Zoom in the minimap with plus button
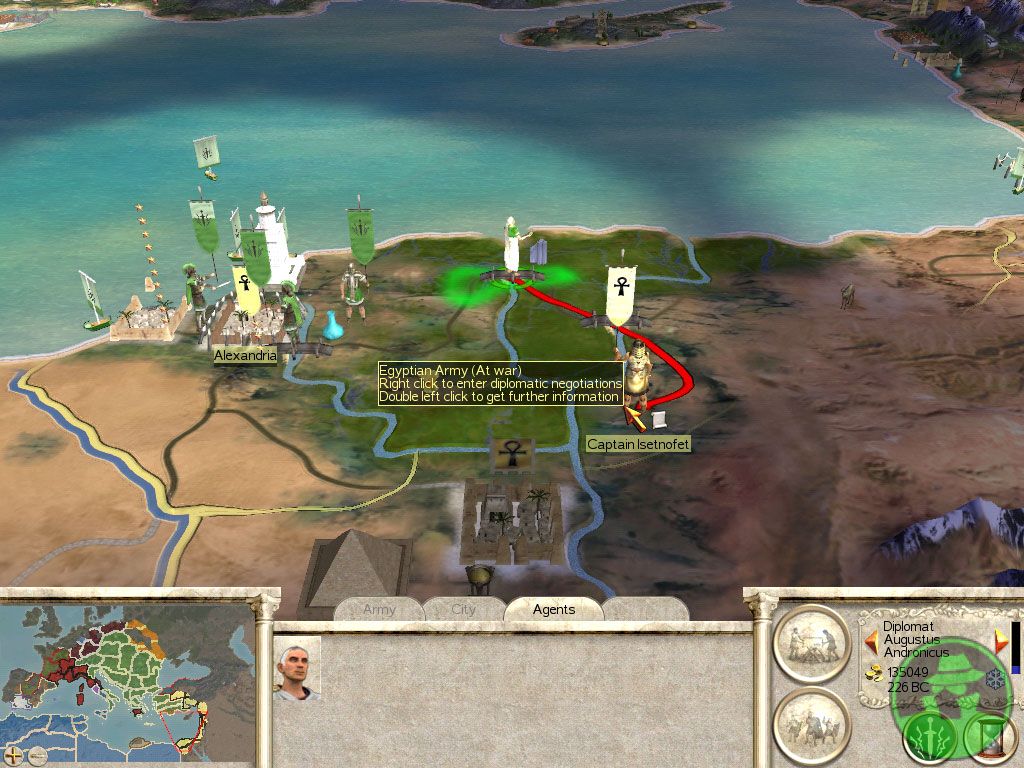 [x=14, y=751]
